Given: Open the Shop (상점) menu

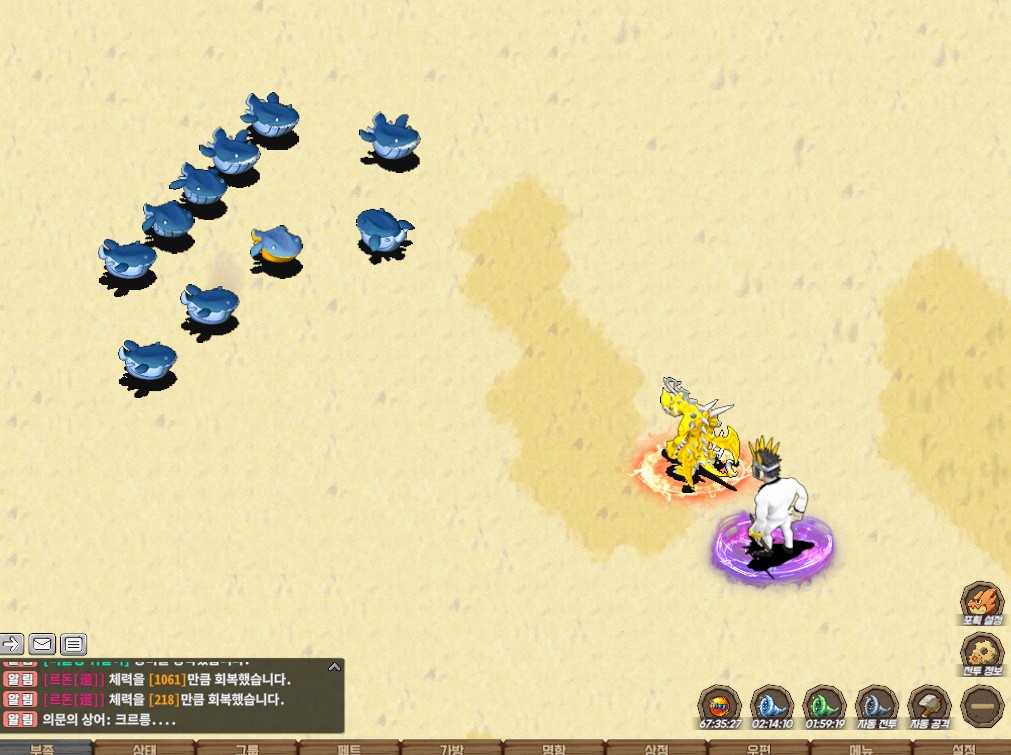Looking at the screenshot, I should (x=656, y=748).
